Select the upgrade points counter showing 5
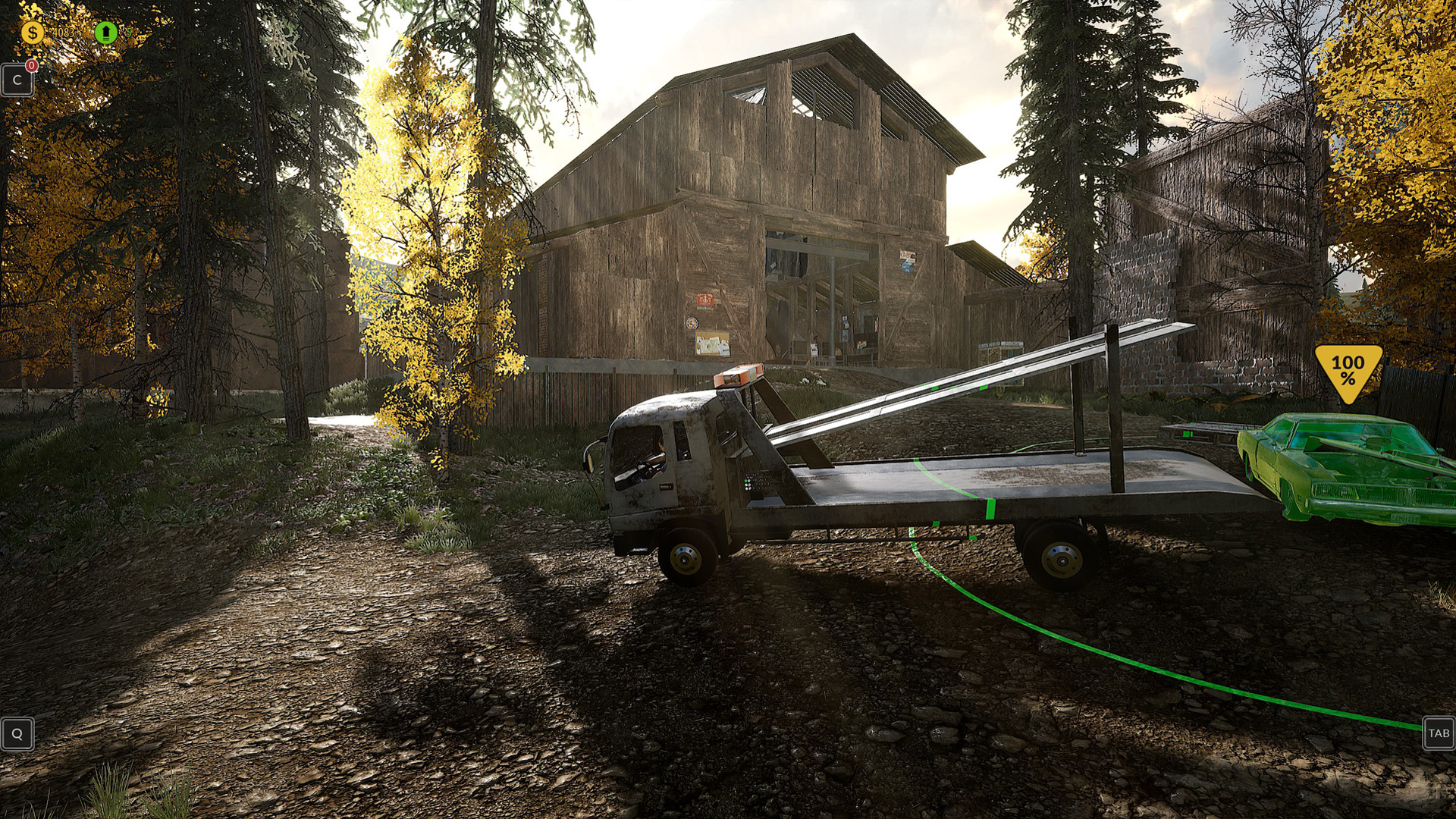1456x819 pixels. [126, 32]
